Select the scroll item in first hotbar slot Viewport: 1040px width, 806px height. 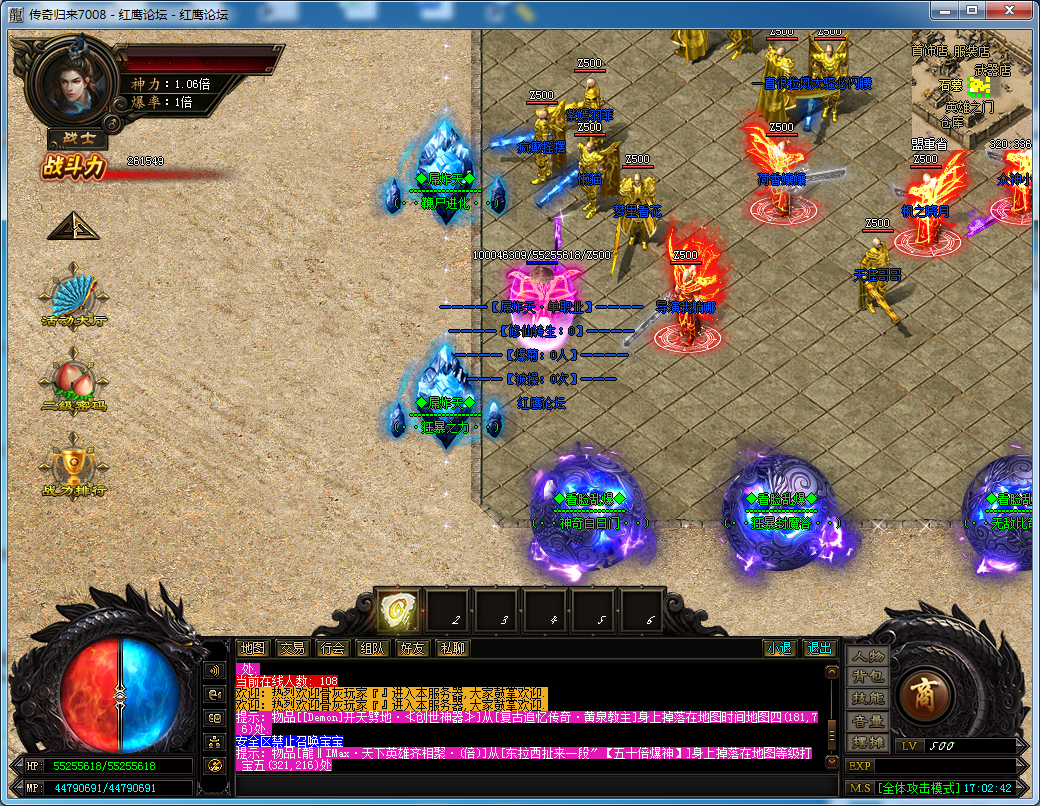[398, 609]
